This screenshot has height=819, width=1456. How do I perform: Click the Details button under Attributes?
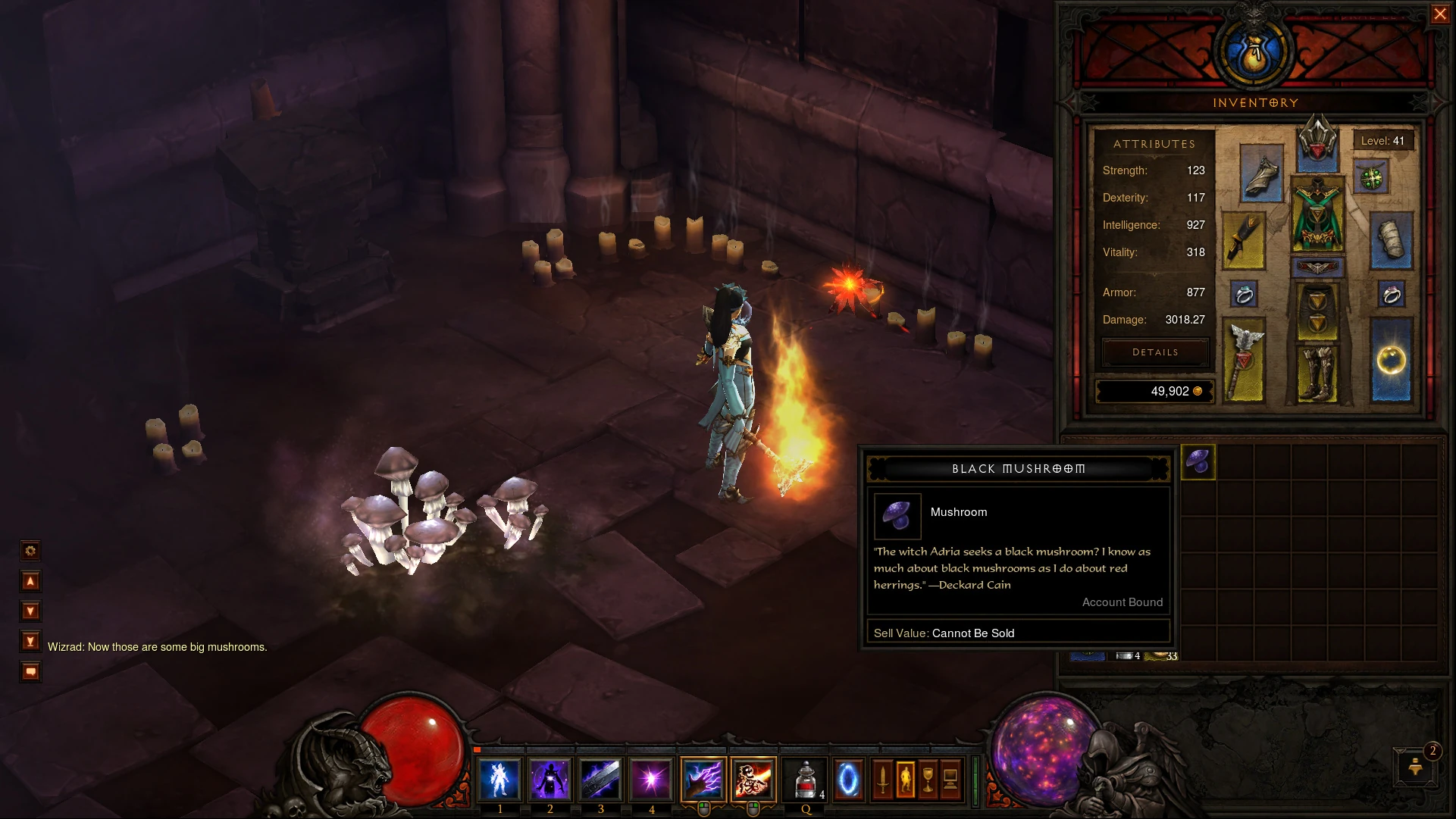(x=1154, y=352)
